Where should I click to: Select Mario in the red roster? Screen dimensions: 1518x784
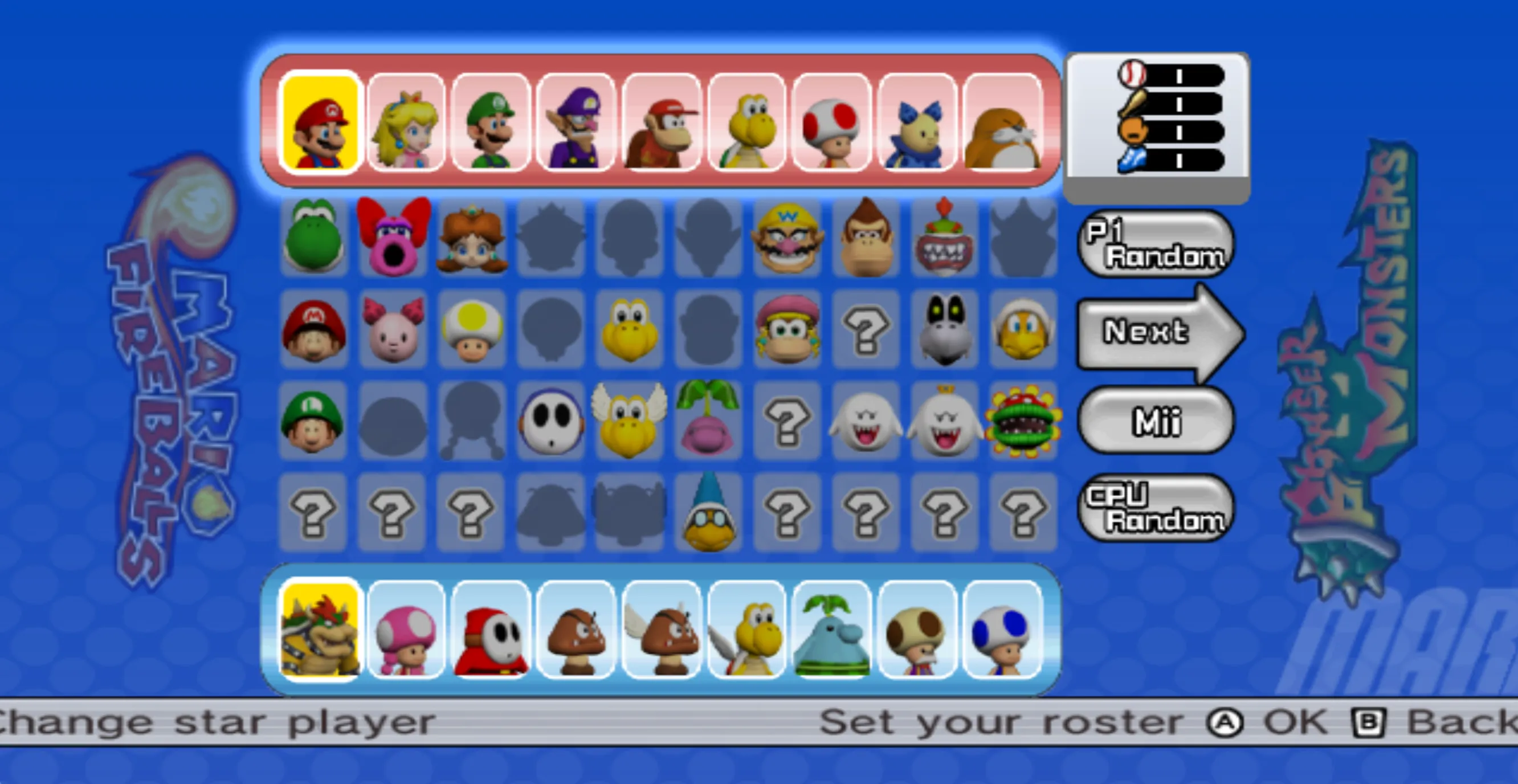coord(320,122)
